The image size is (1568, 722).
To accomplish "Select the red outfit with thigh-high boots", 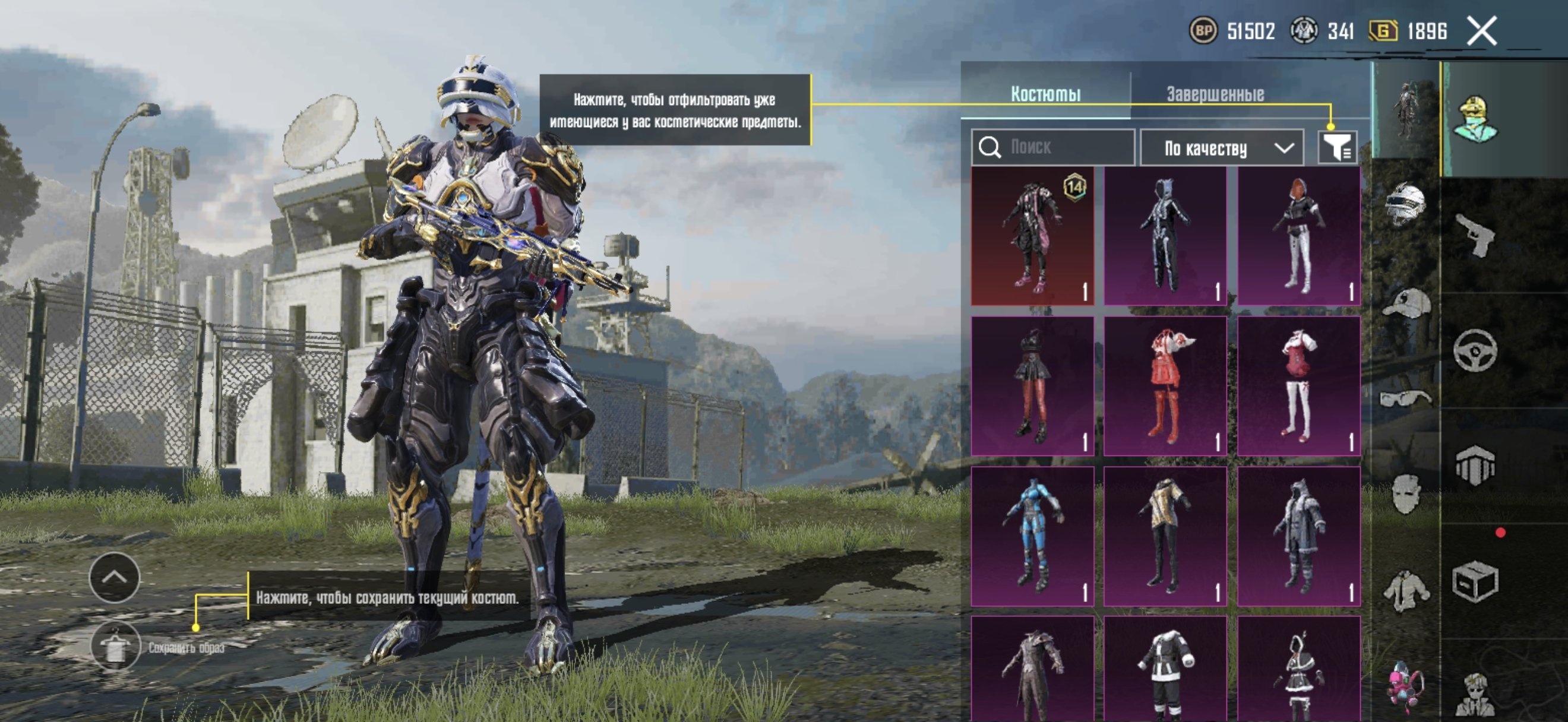I will (1165, 385).
